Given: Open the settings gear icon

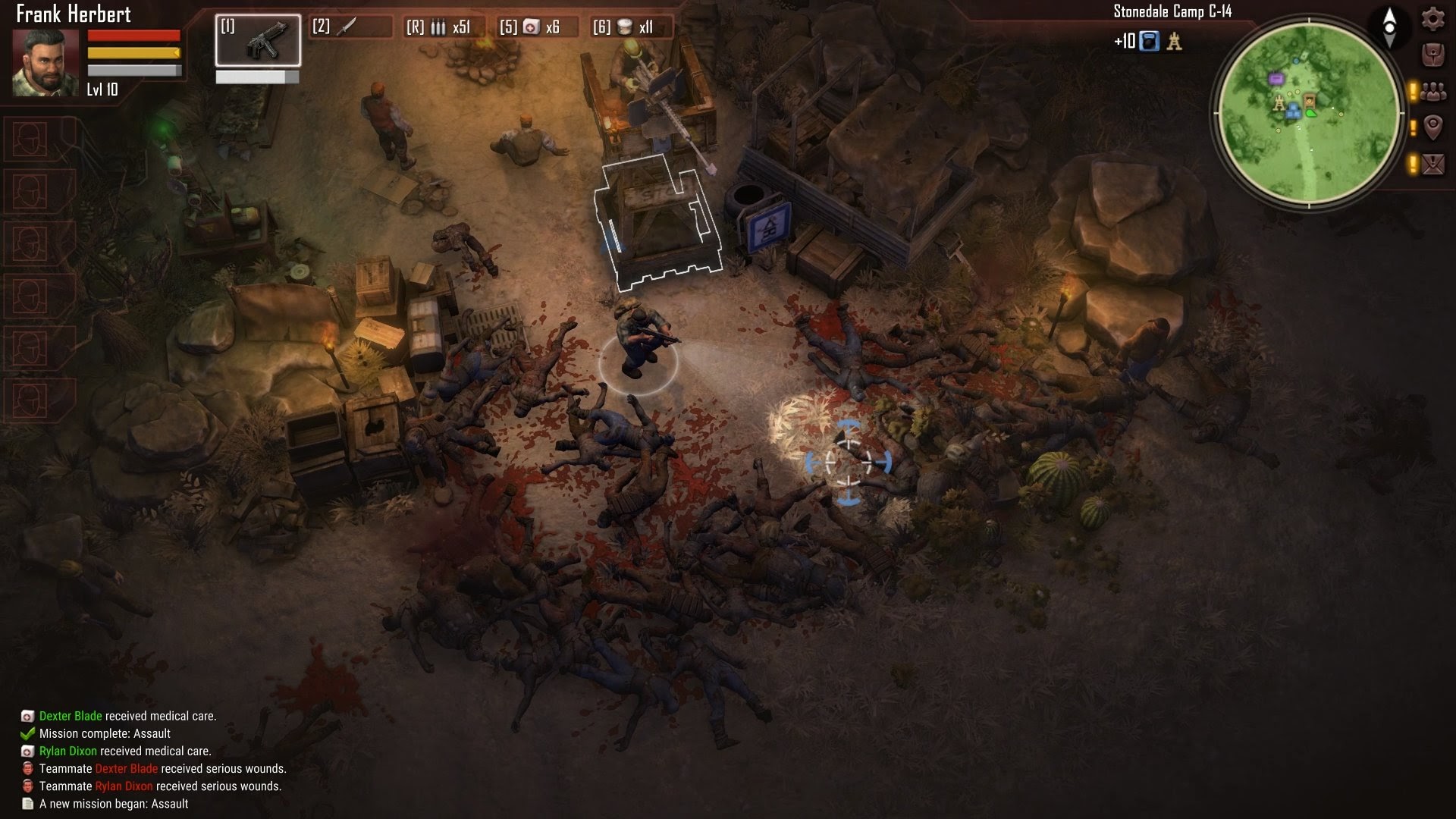Looking at the screenshot, I should [x=1432, y=20].
